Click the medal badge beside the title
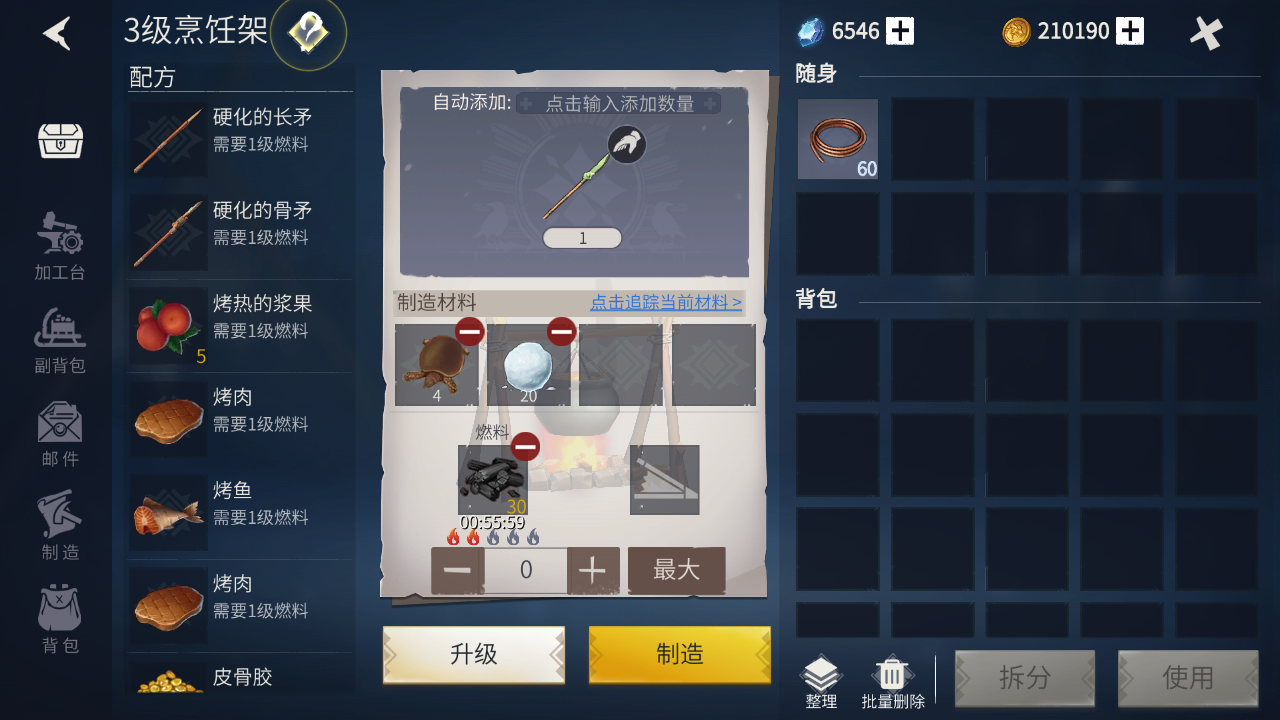The height and width of the screenshot is (720, 1280). click(307, 33)
